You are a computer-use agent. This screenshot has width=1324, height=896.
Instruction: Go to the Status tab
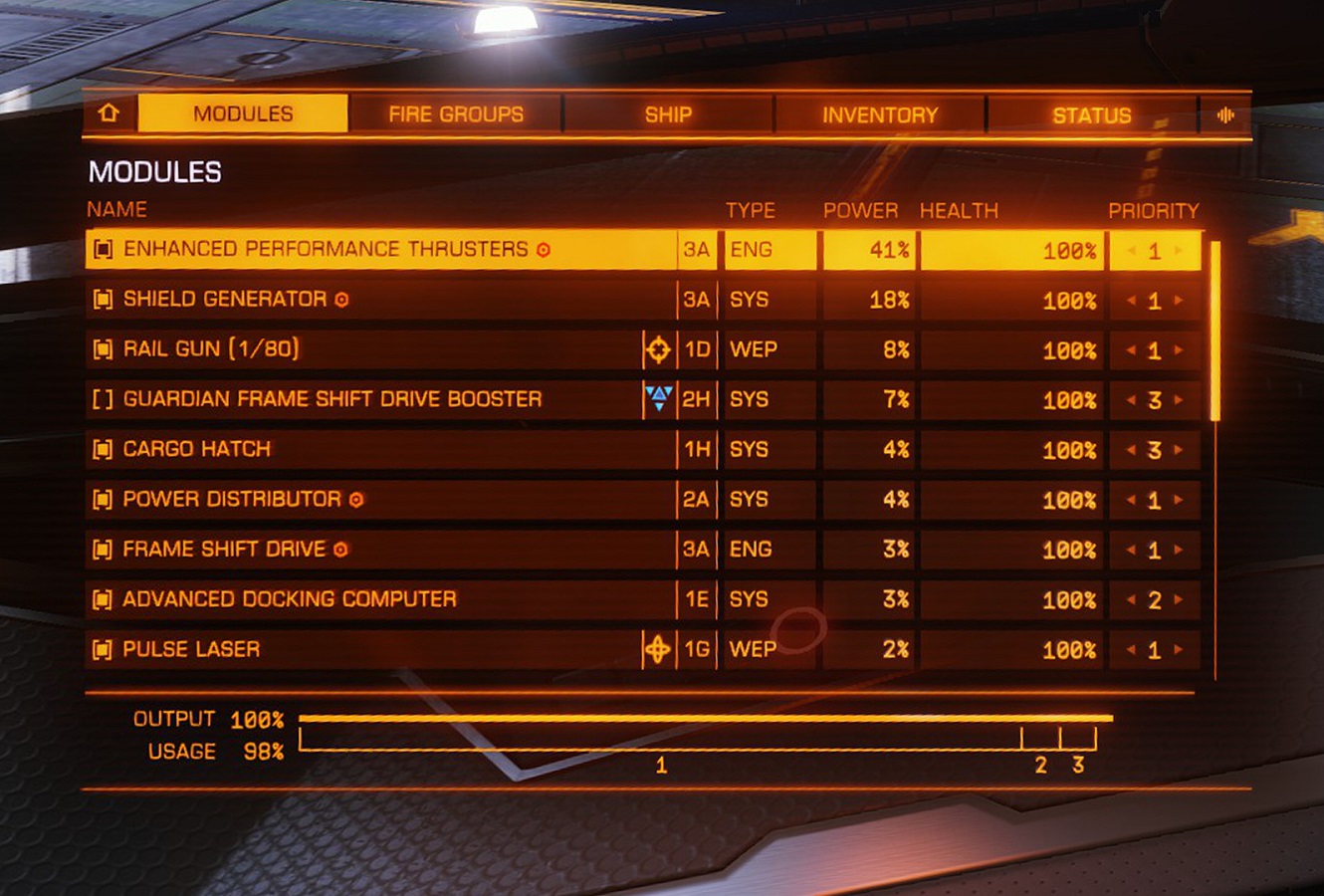(x=1092, y=115)
